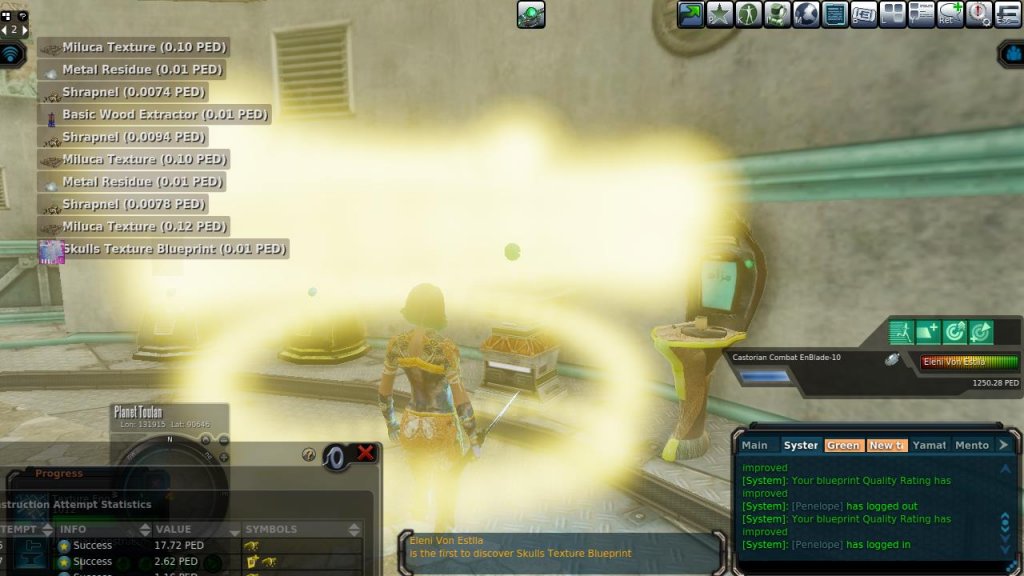Image resolution: width=1024 pixels, height=576 pixels.
Task: Zoom out the radar with minus button
Action: [224, 440]
